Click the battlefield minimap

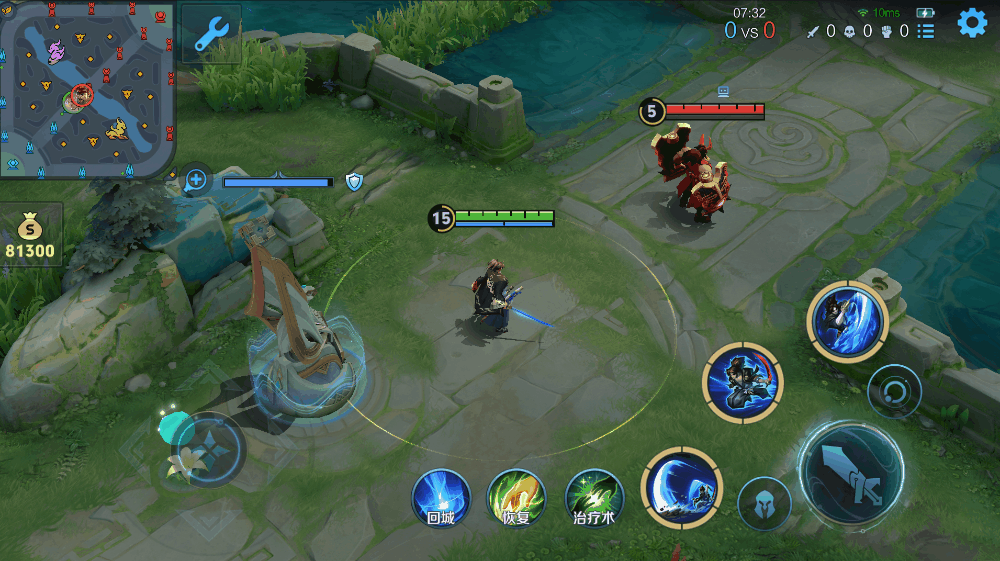click(88, 89)
